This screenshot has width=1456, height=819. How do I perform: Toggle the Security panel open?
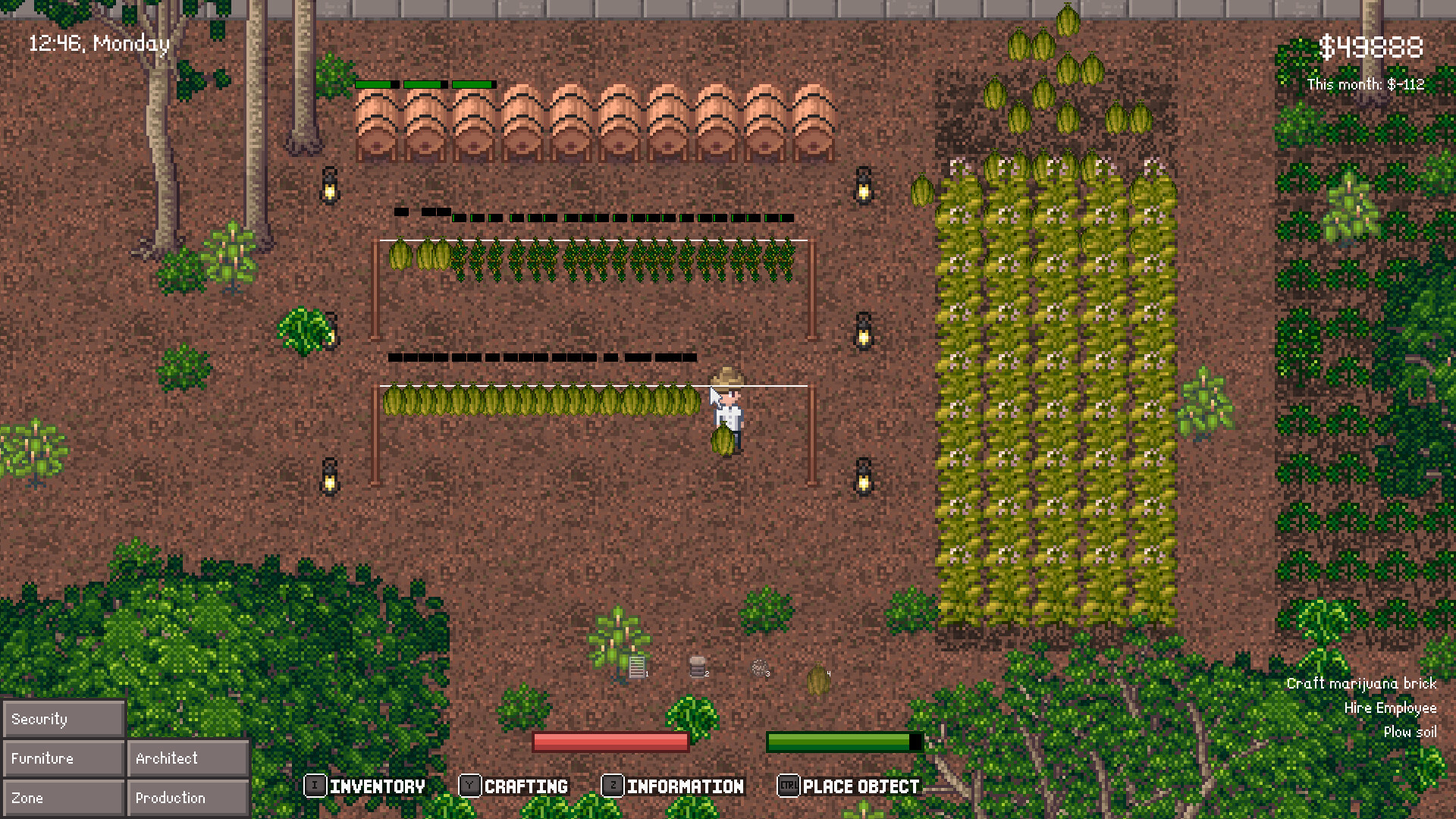(x=63, y=718)
